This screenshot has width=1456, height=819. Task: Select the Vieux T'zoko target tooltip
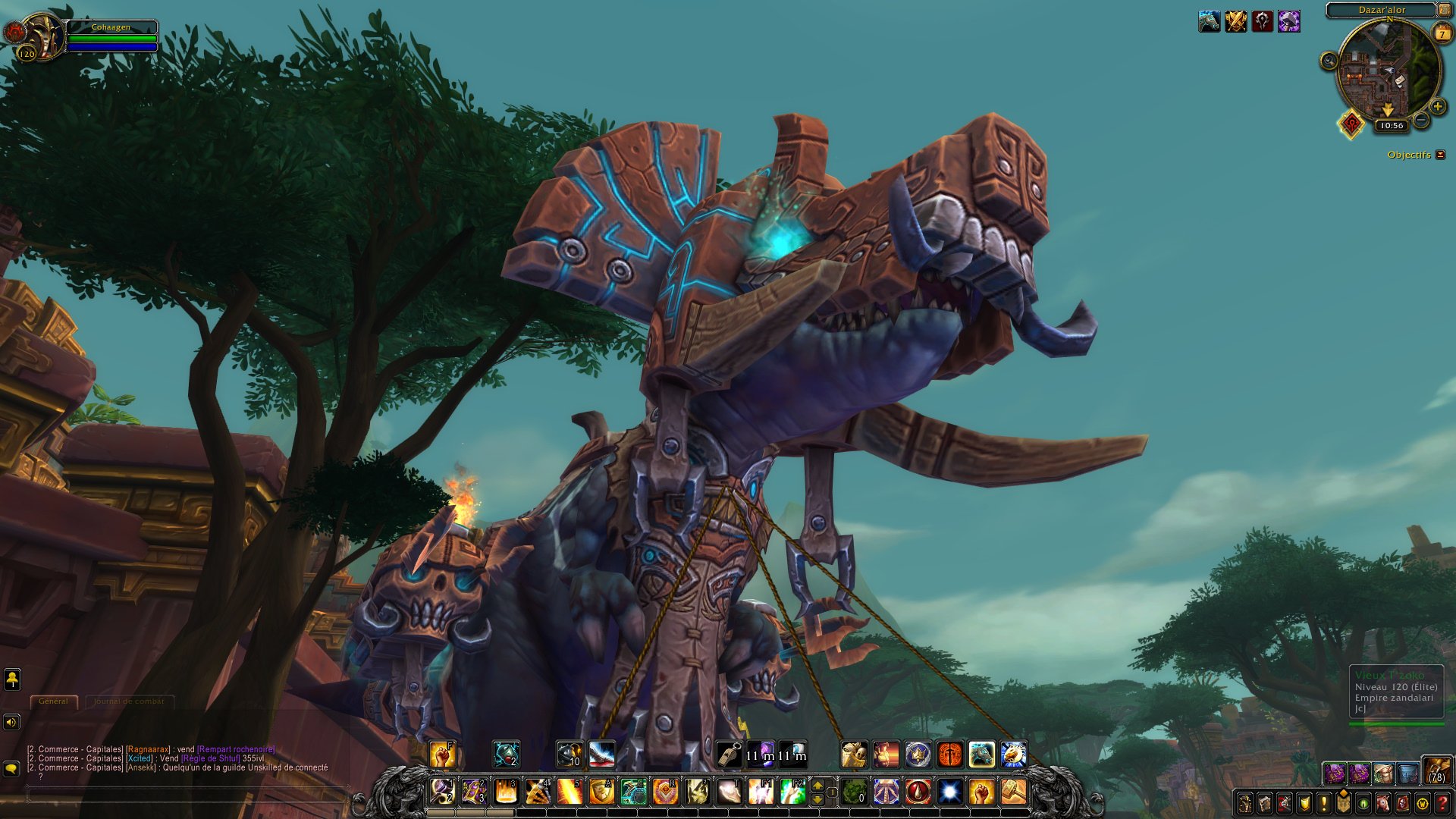1395,692
